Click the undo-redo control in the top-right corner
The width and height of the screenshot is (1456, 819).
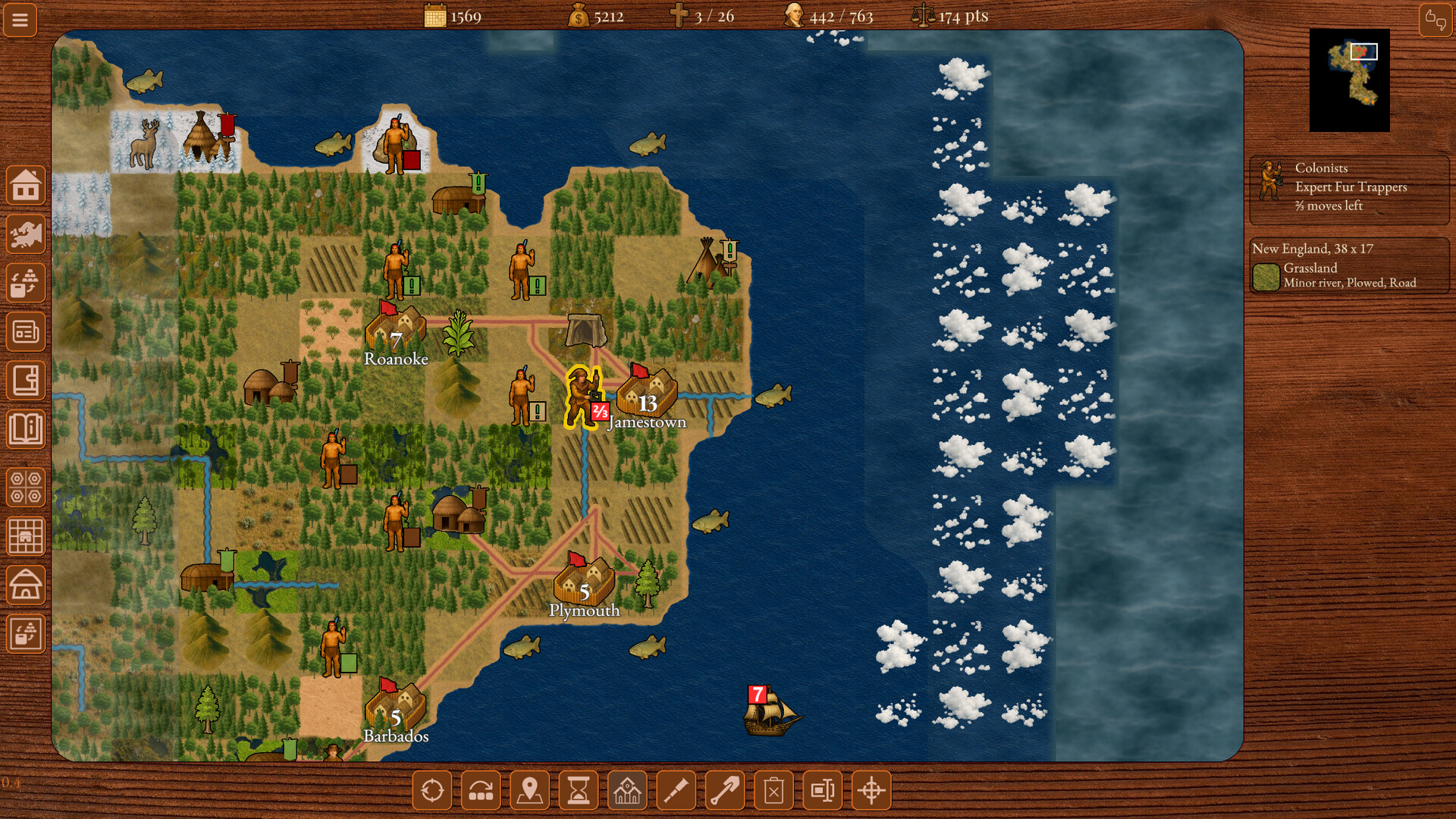click(1436, 20)
